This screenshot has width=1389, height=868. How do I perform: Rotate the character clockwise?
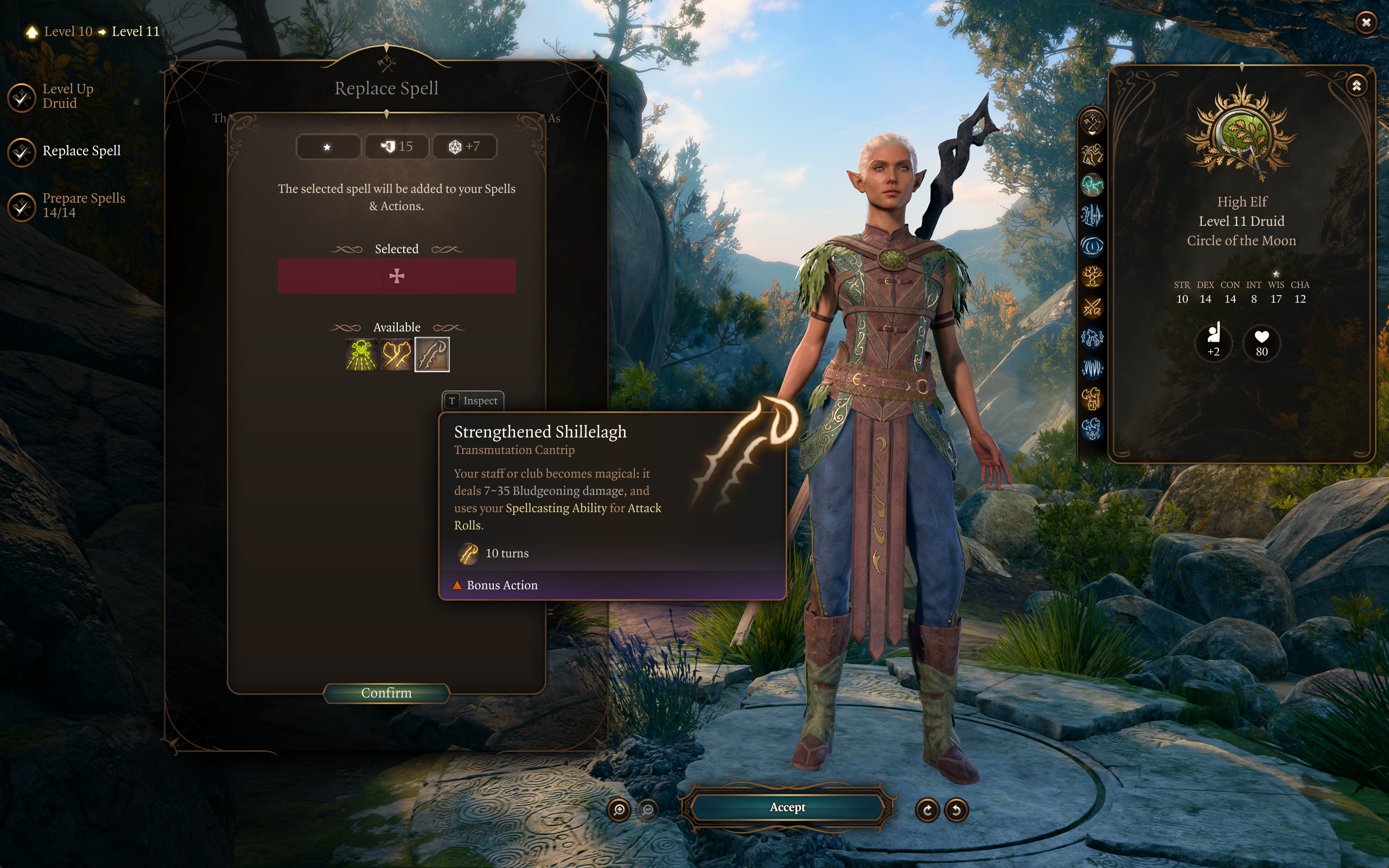927,810
